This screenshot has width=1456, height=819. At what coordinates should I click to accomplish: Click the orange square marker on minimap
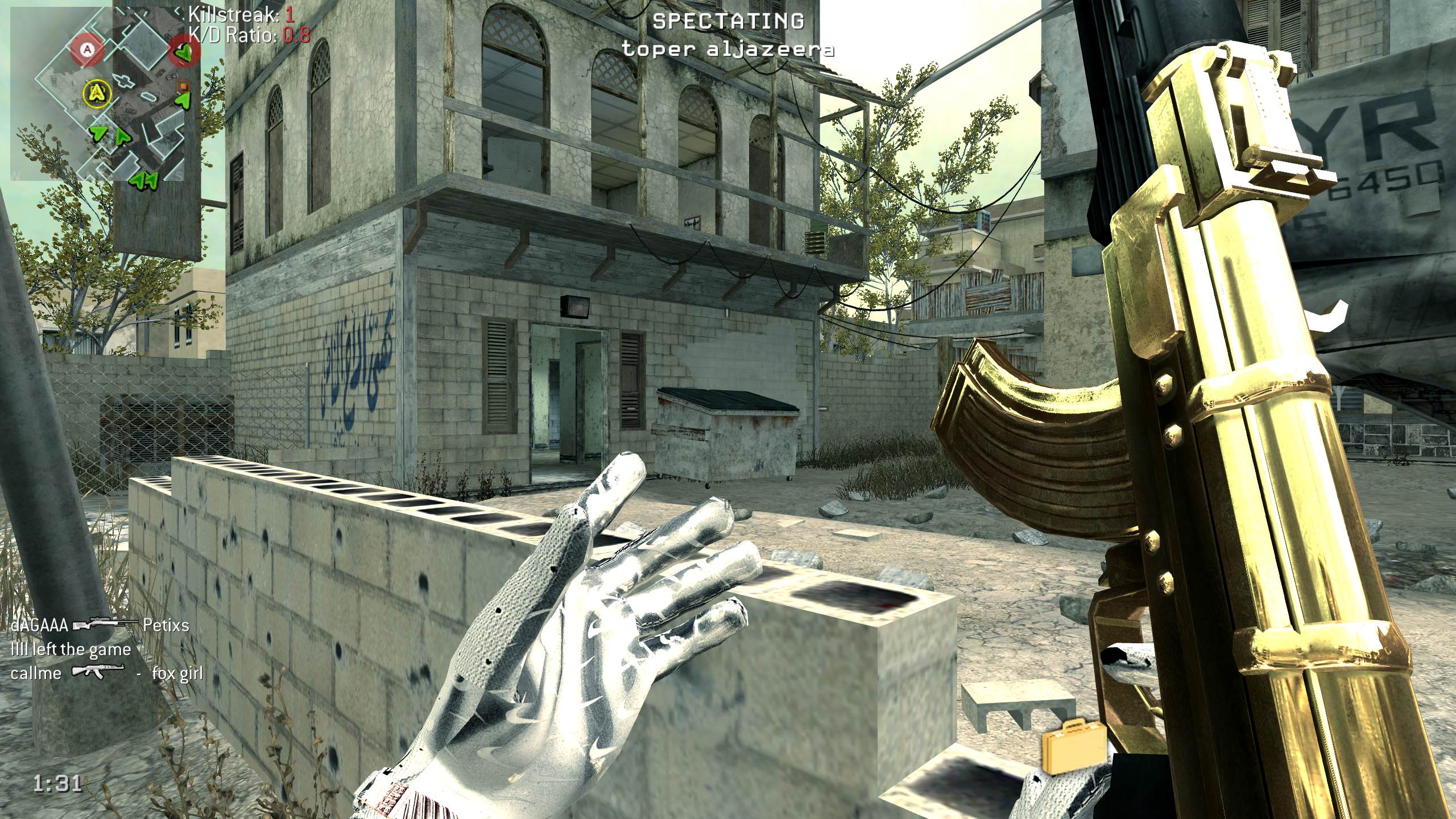[x=183, y=86]
